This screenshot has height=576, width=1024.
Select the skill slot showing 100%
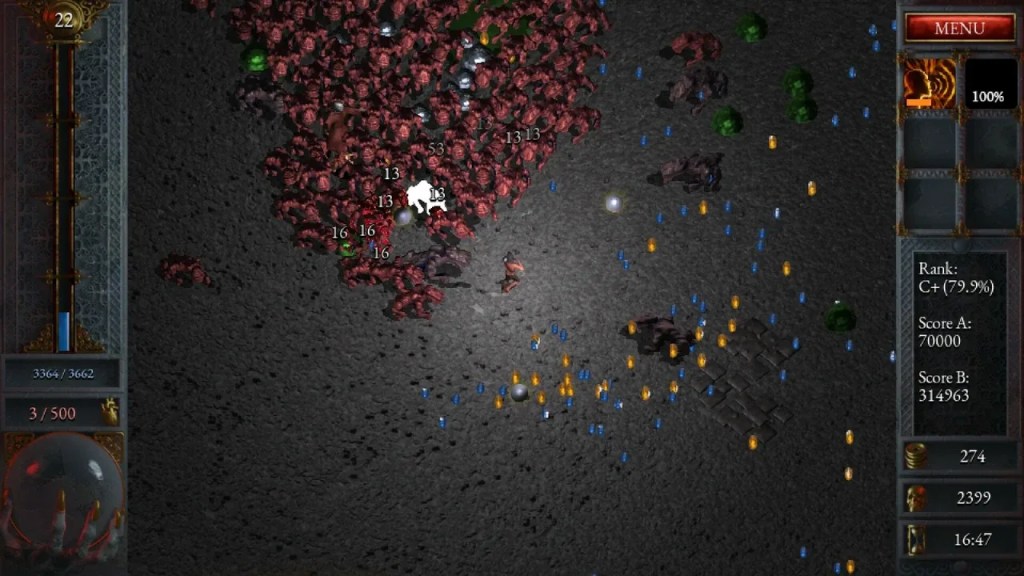click(988, 83)
